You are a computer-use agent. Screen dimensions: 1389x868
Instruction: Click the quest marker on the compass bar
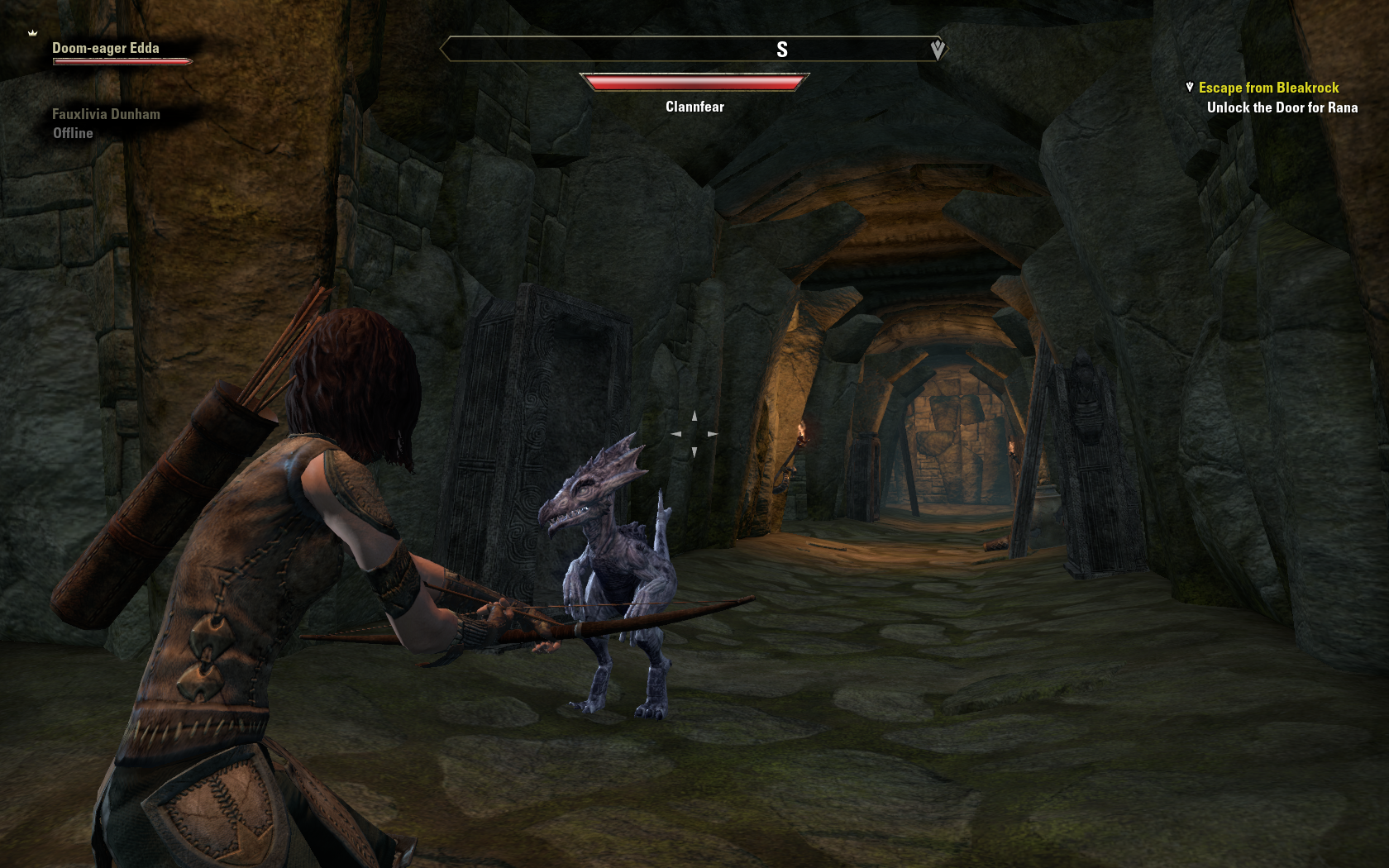pyautogui.click(x=938, y=50)
